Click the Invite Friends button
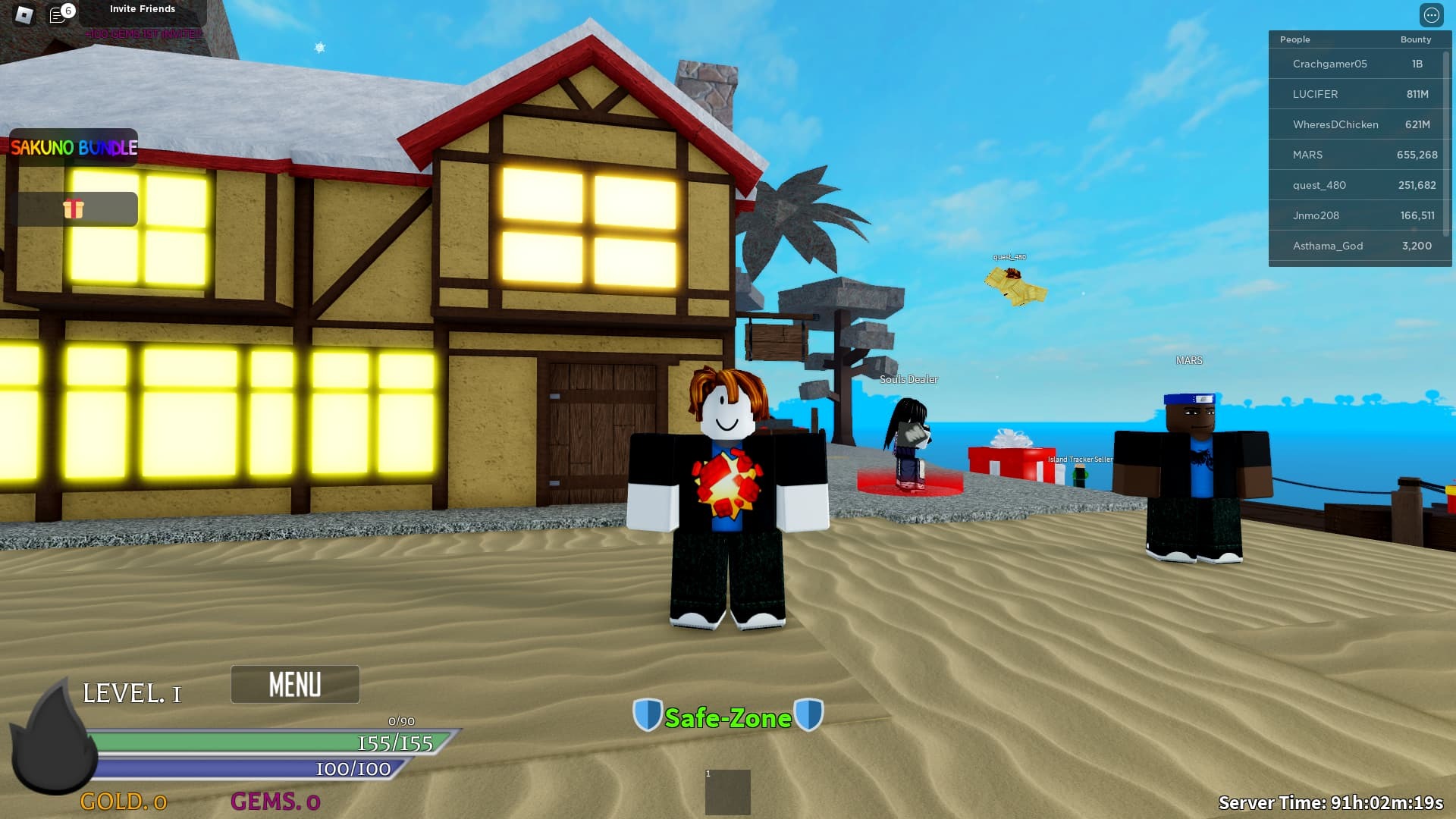 (143, 9)
